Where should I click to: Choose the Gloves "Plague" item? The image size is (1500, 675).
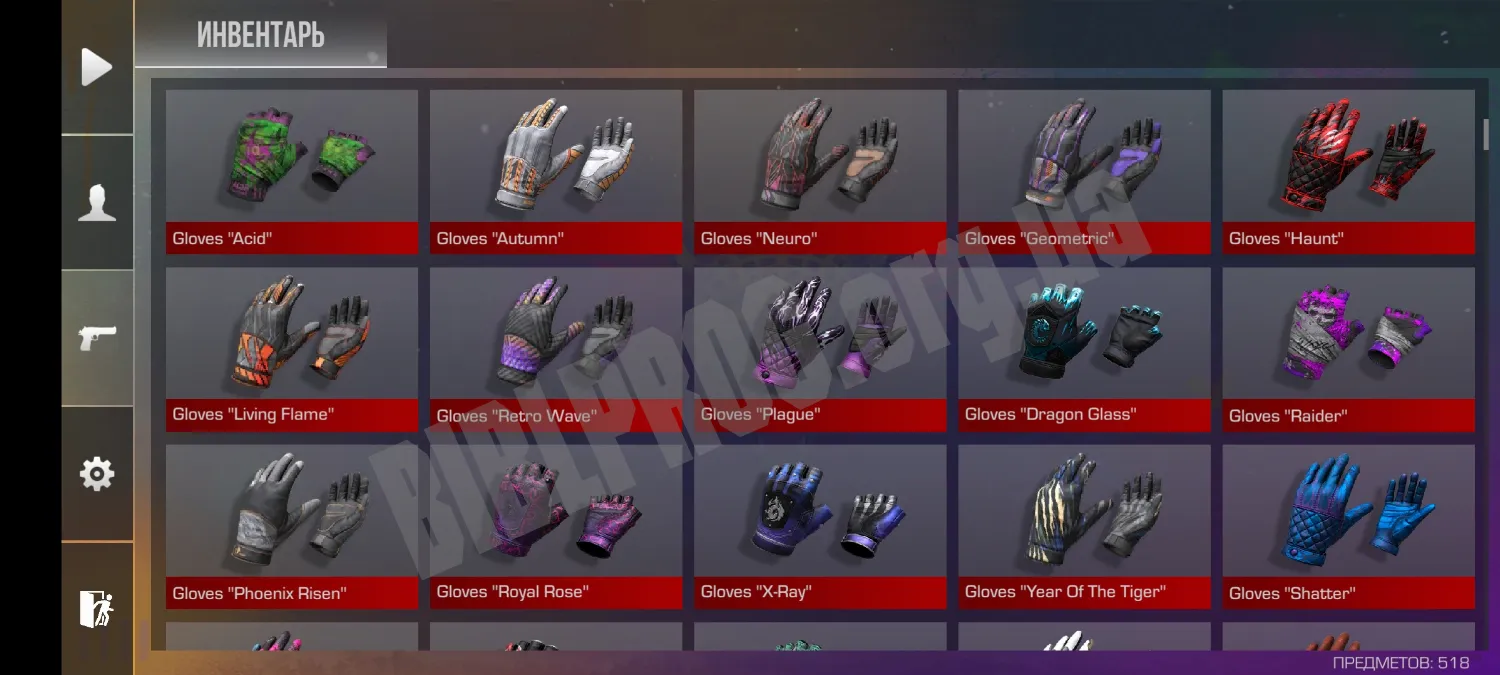click(820, 348)
